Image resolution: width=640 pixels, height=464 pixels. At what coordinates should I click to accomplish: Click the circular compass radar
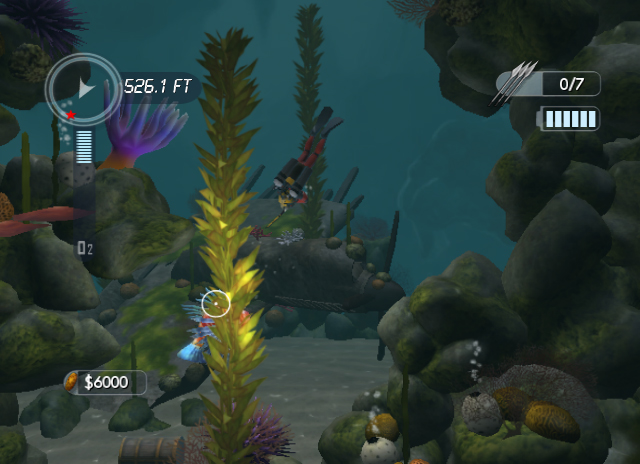tap(84, 90)
